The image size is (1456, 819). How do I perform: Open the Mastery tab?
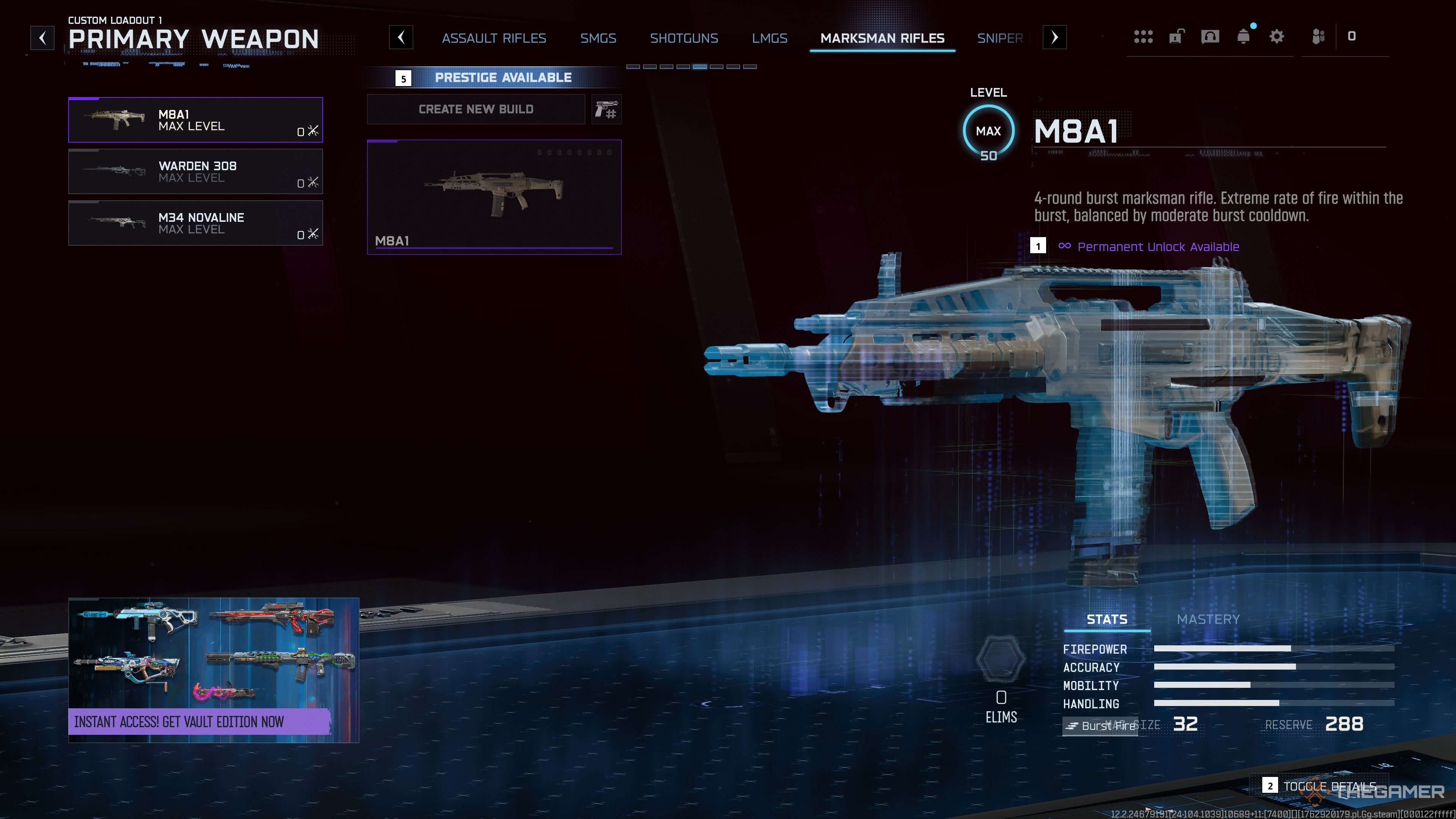pyautogui.click(x=1208, y=620)
